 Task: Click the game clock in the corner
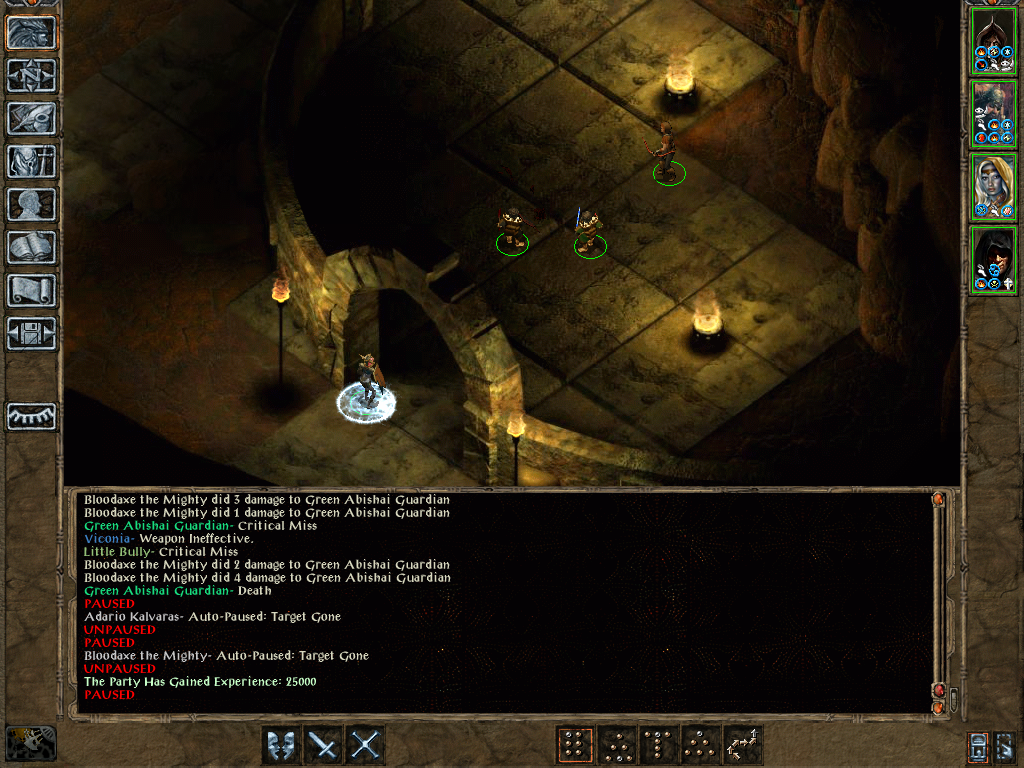click(30, 743)
